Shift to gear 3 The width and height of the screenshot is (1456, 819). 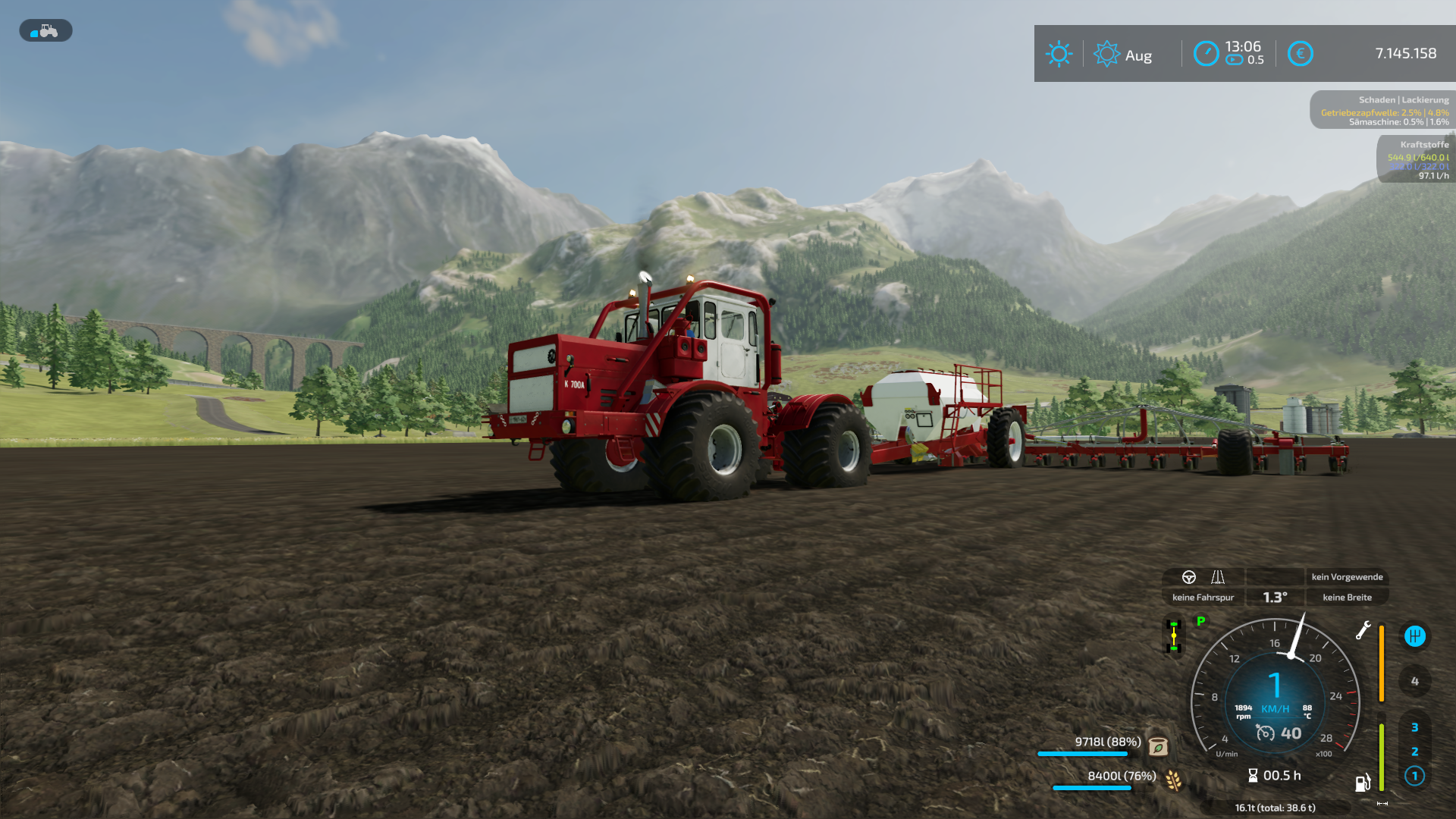[1414, 727]
